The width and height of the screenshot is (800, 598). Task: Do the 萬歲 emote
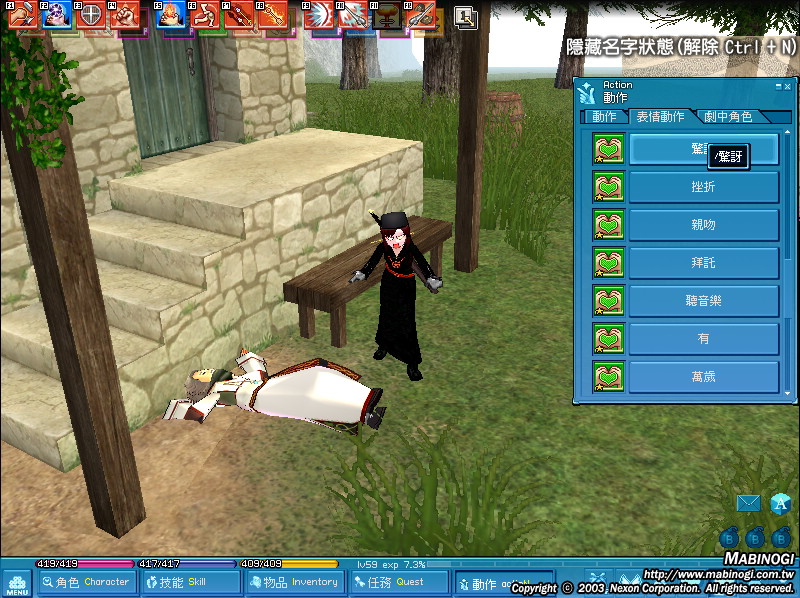click(703, 377)
